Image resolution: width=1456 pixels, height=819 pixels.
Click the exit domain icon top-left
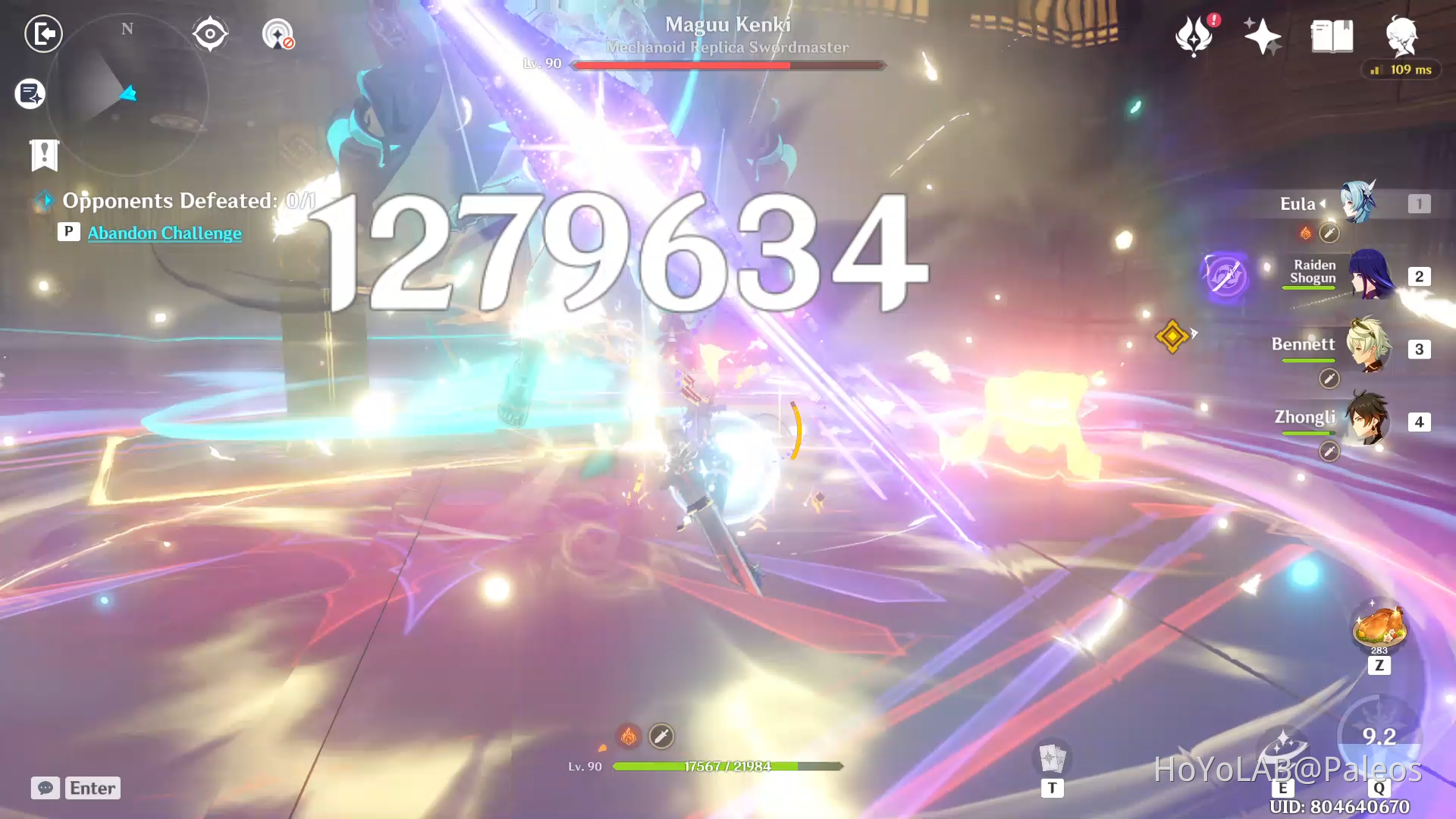[x=43, y=33]
